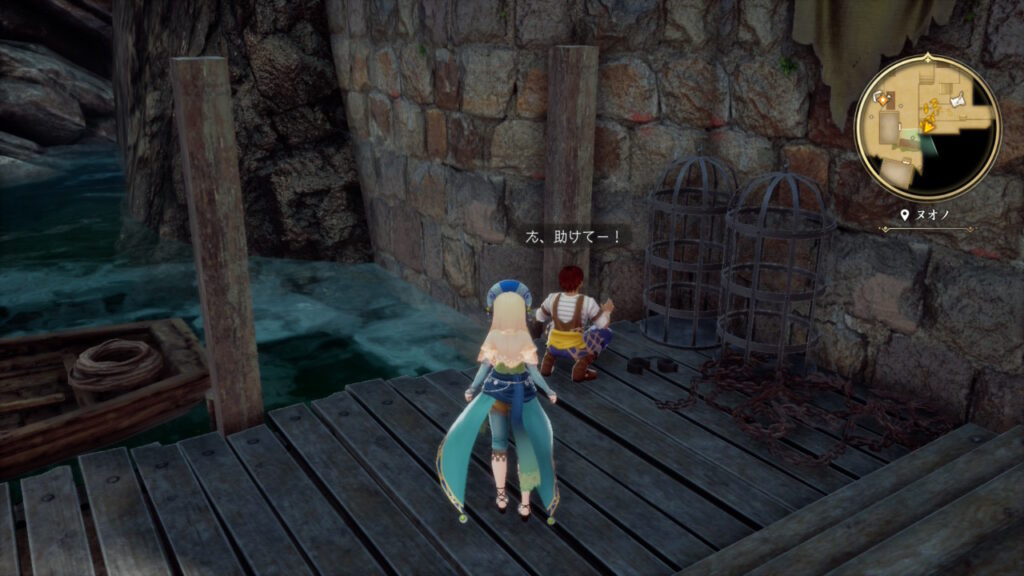
Task: Click the orange diamond marker on minimap
Action: [883, 99]
